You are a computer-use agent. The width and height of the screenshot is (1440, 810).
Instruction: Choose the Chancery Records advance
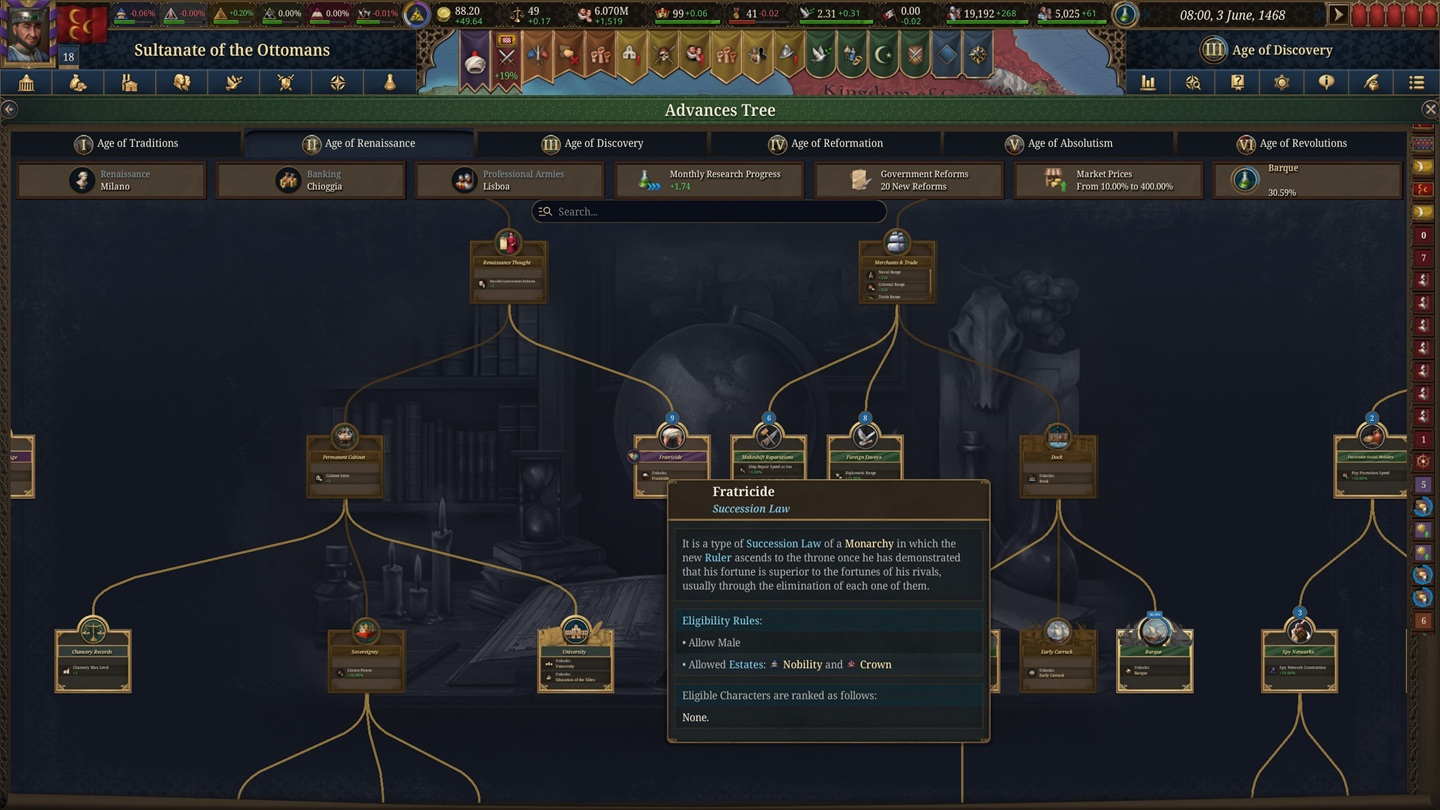pyautogui.click(x=93, y=657)
